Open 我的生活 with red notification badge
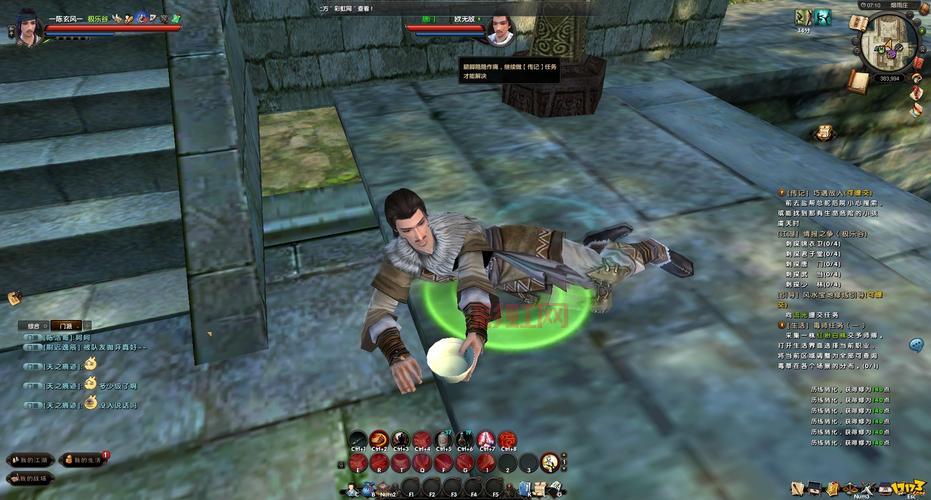This screenshot has height=500, width=931. tap(85, 460)
